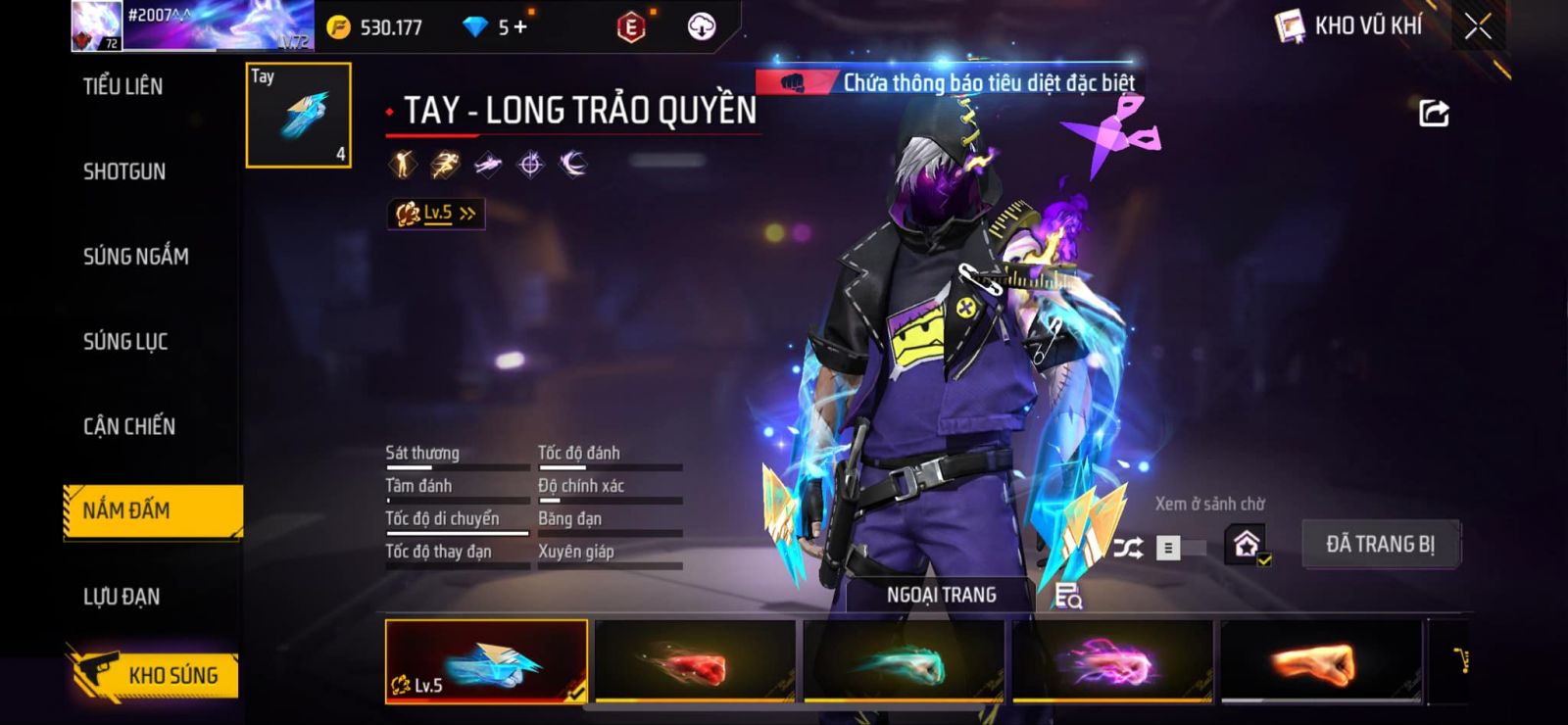This screenshot has width=1568, height=725.
Task: Choose the teal glowing fist skin
Action: coord(904,661)
